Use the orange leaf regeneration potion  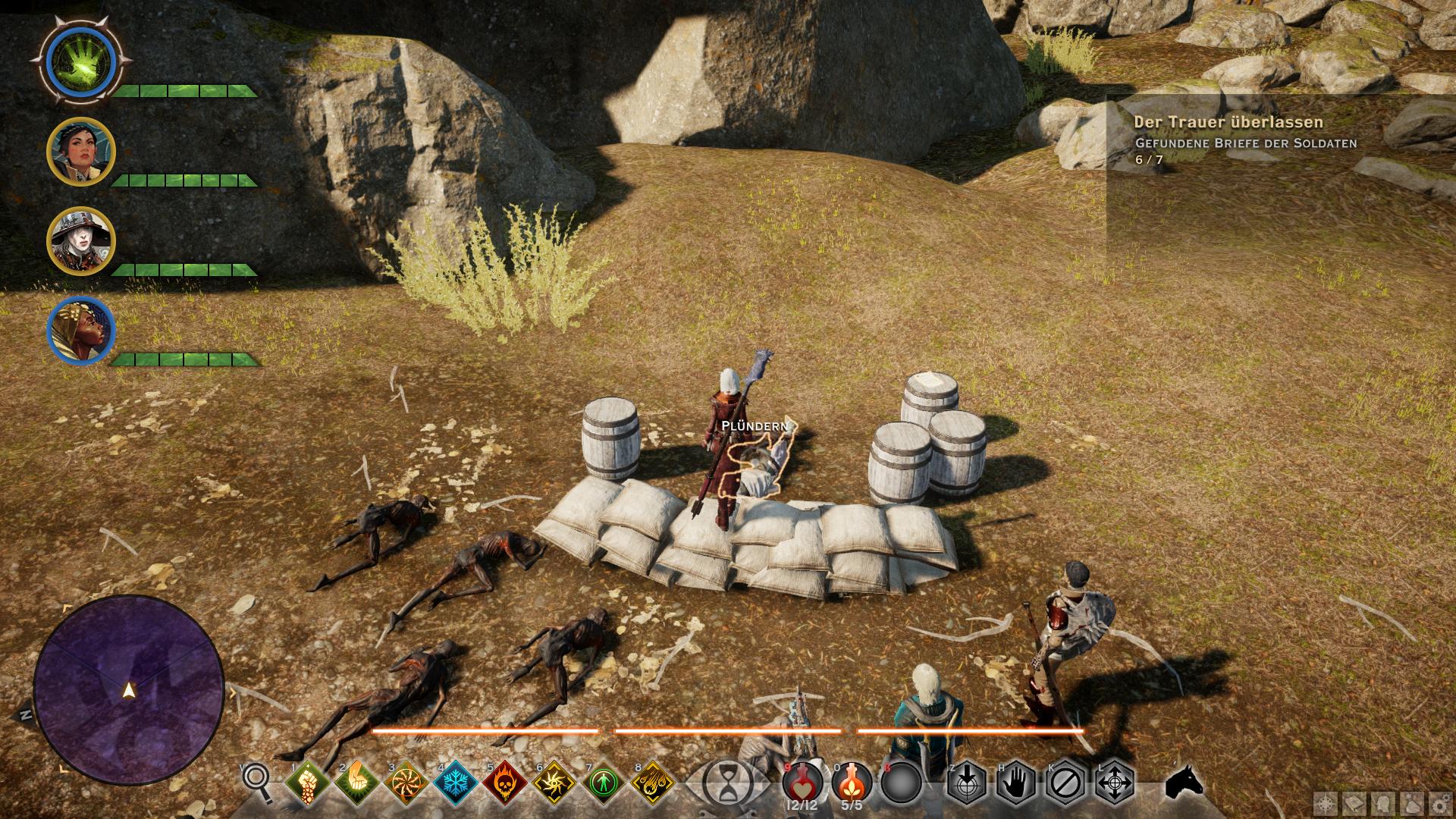click(852, 781)
